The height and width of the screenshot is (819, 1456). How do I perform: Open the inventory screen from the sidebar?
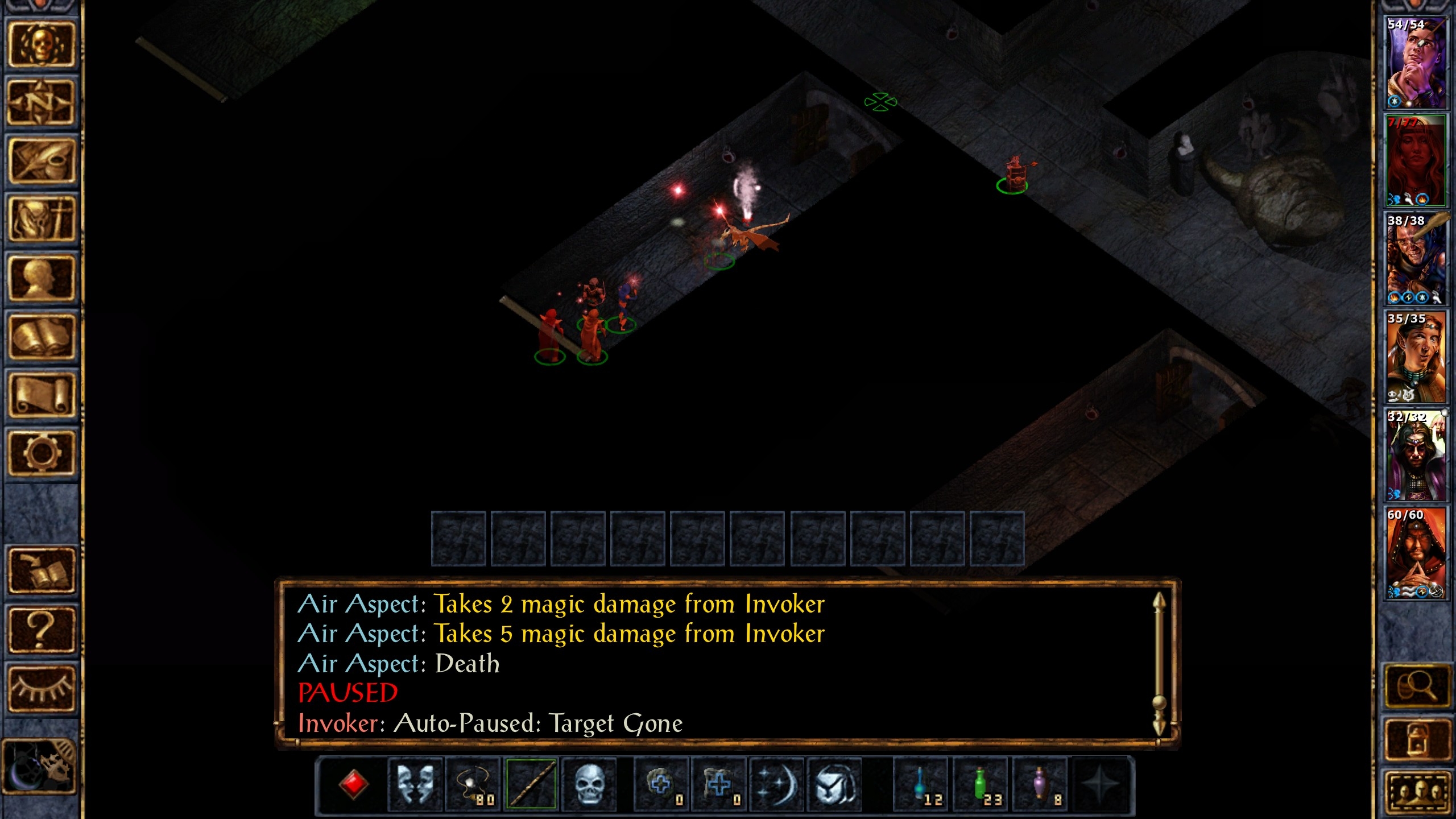[41, 220]
